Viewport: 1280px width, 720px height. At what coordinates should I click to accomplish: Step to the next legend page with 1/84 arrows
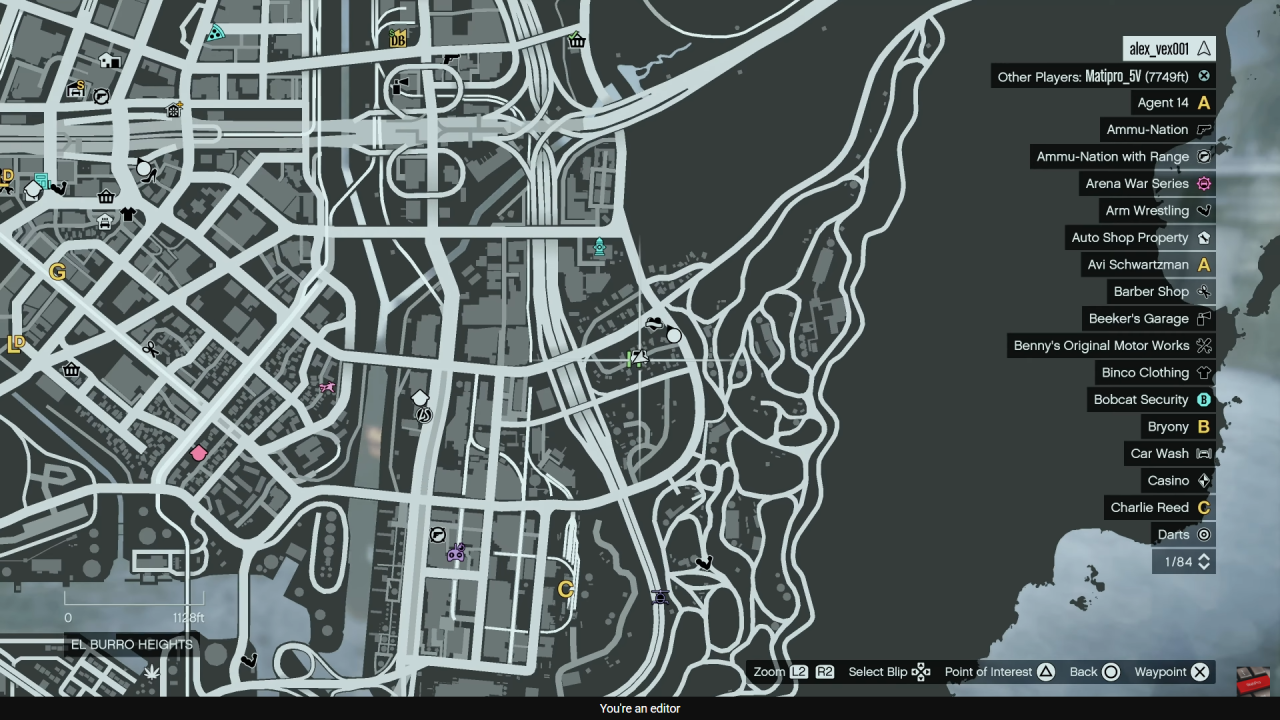click(x=1204, y=561)
